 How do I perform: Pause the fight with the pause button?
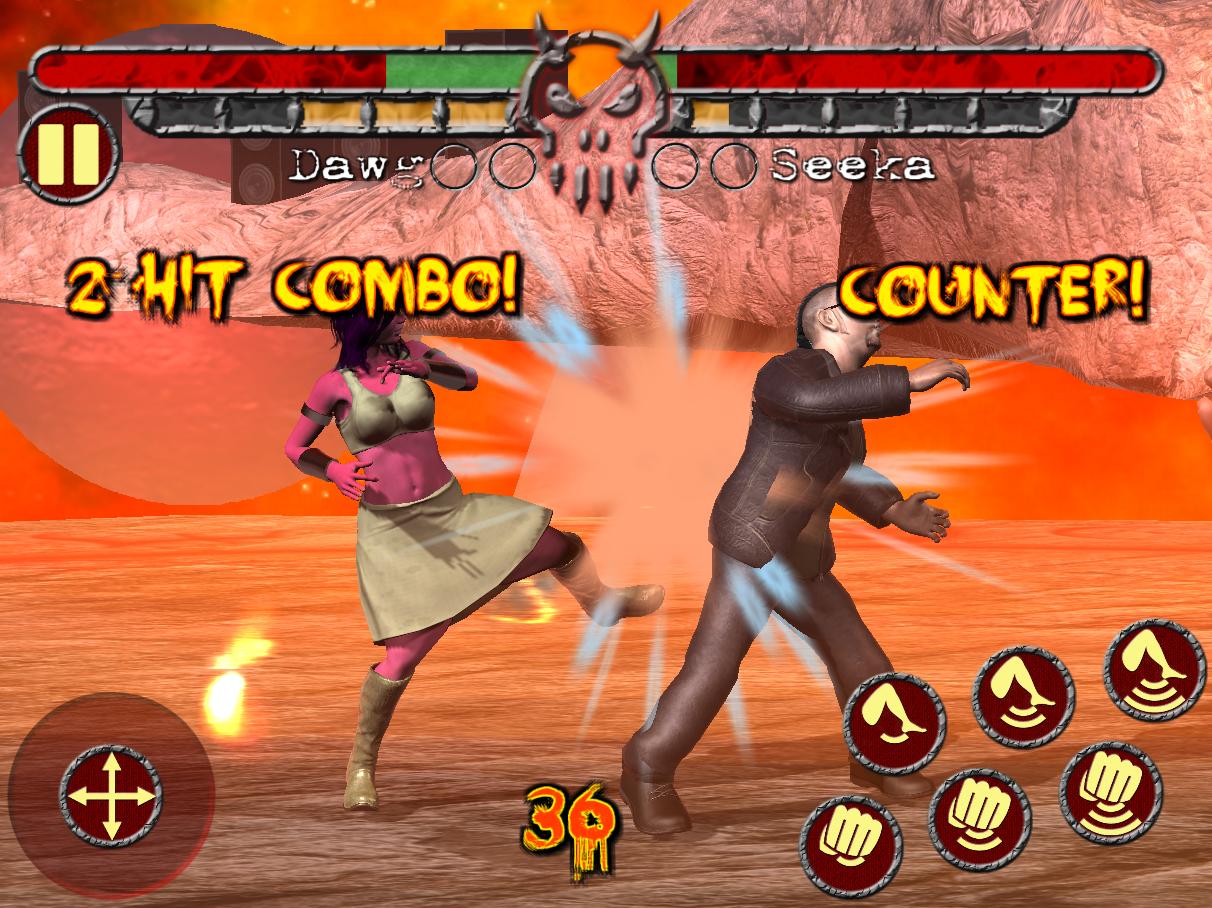click(x=68, y=153)
